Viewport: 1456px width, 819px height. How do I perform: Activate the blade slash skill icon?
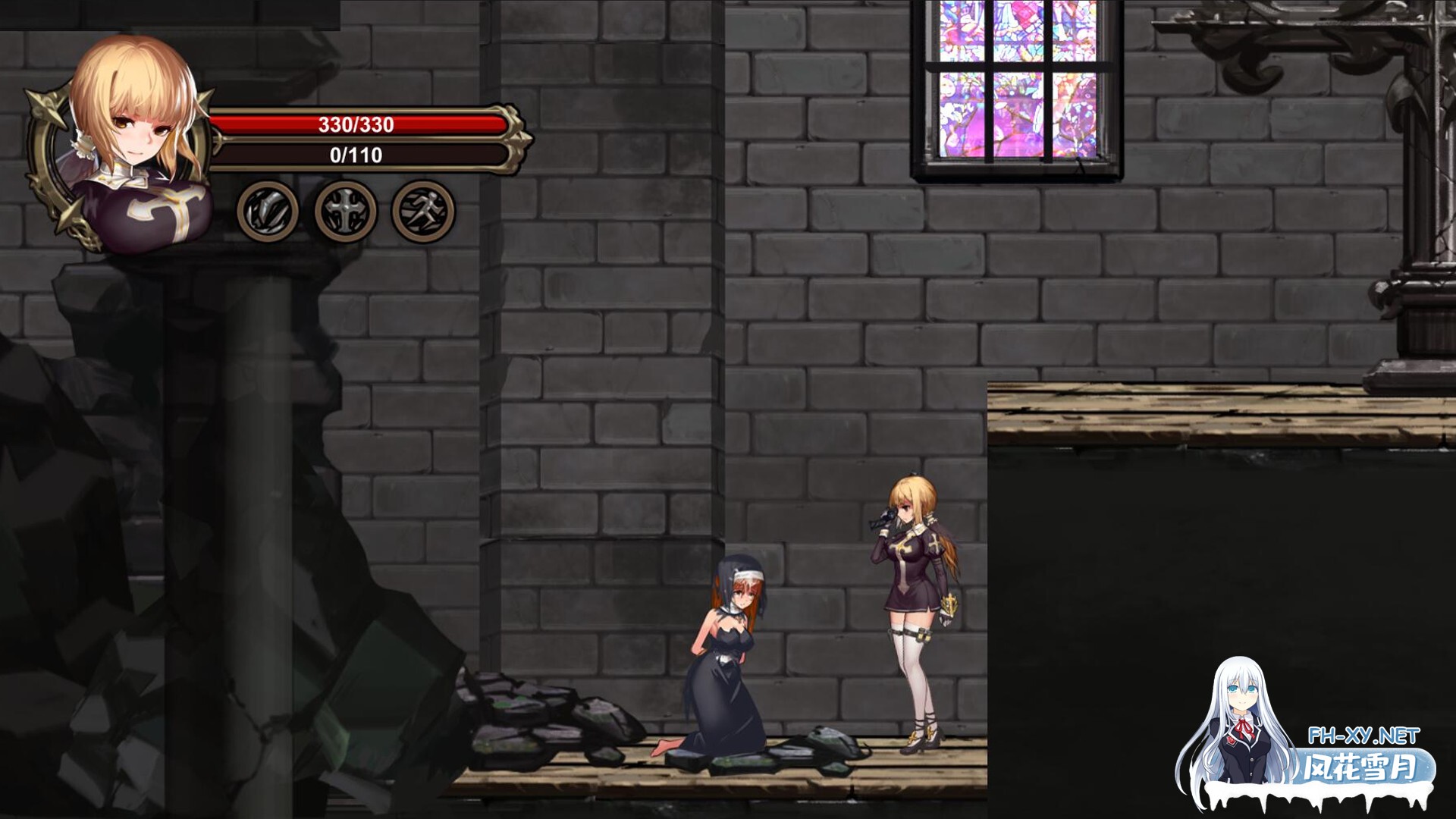point(267,212)
